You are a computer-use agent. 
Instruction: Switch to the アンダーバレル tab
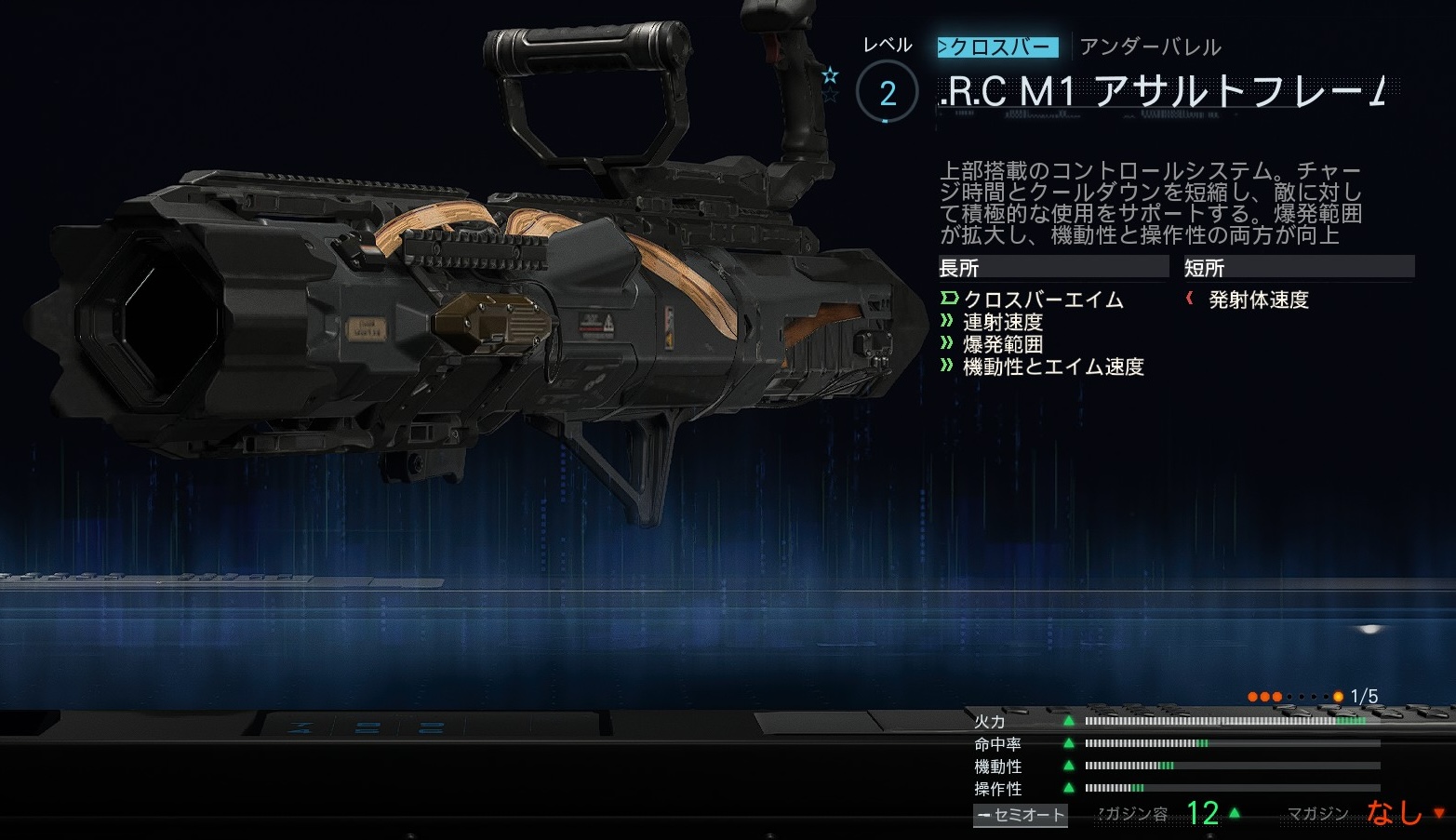click(x=1150, y=47)
